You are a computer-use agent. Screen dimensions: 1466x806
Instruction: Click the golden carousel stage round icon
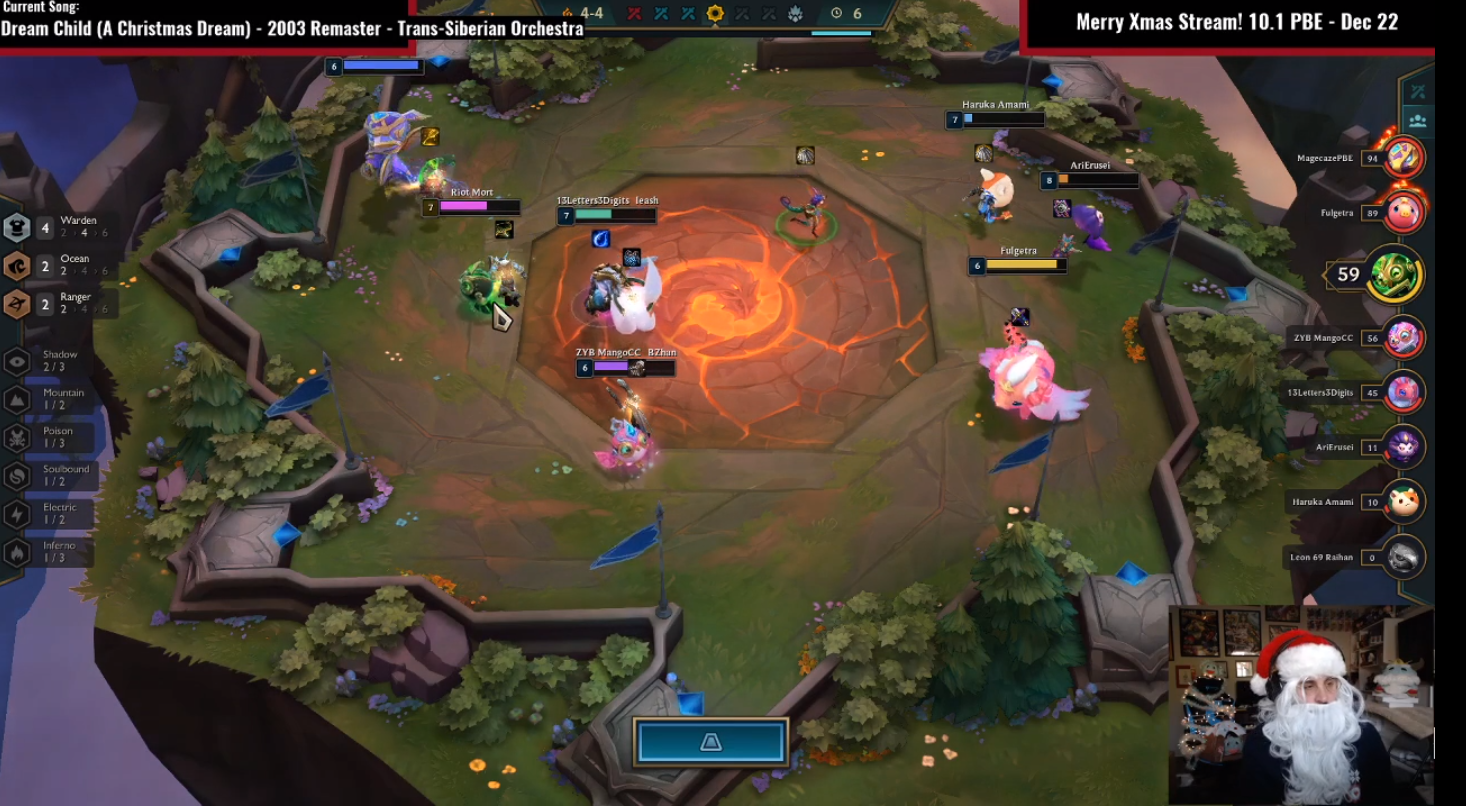(714, 14)
